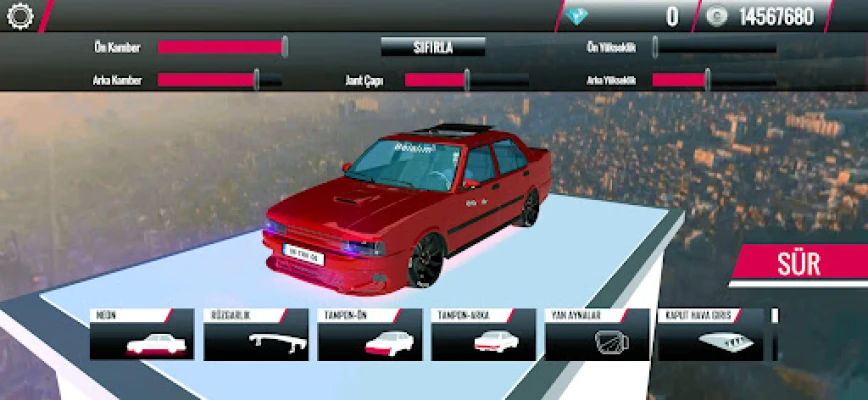Choose the Tampon-Ön front bumper tile
This screenshot has width=868, height=400.
[370, 335]
